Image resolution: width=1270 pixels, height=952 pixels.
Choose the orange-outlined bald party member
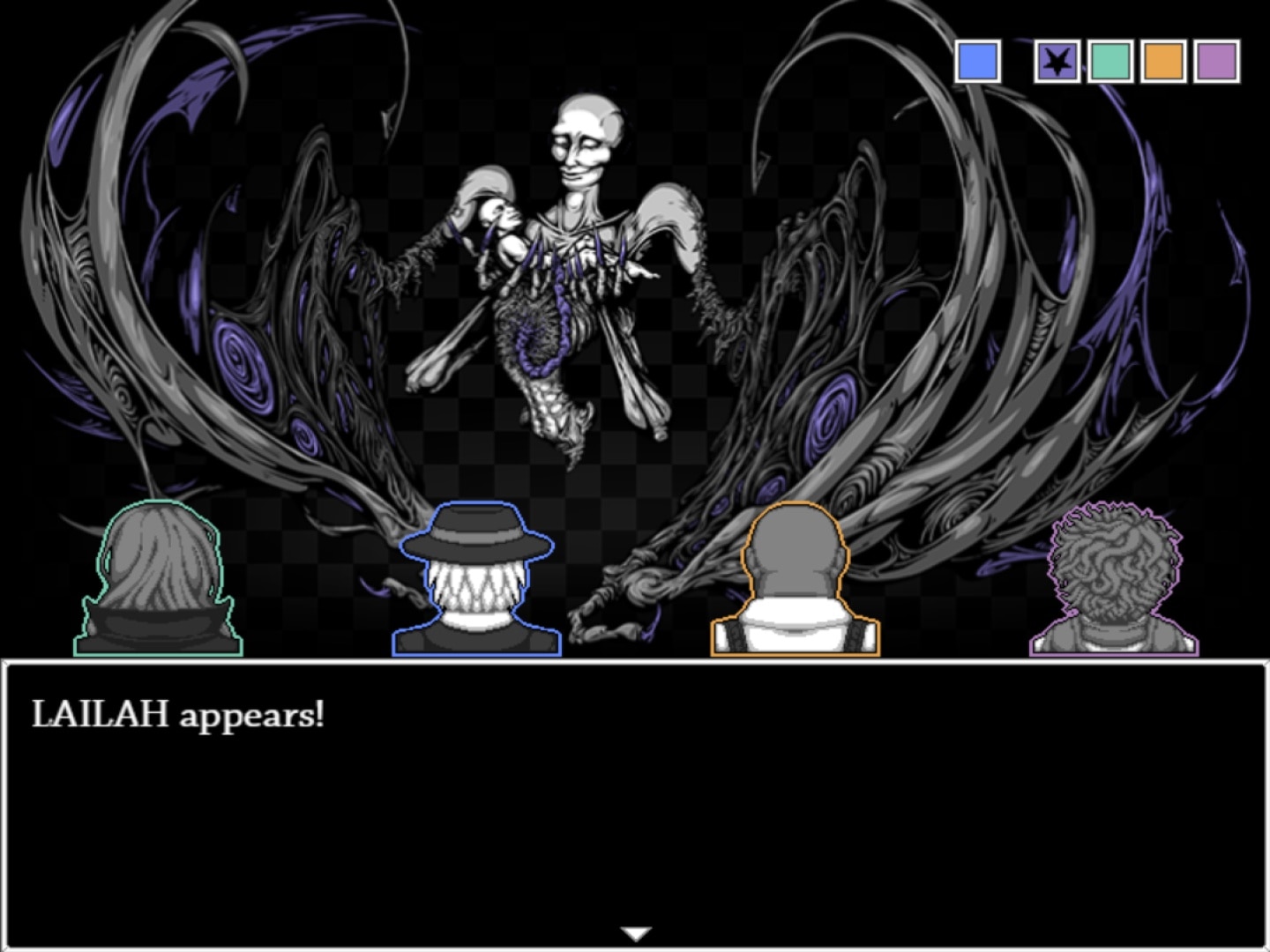[x=795, y=582]
